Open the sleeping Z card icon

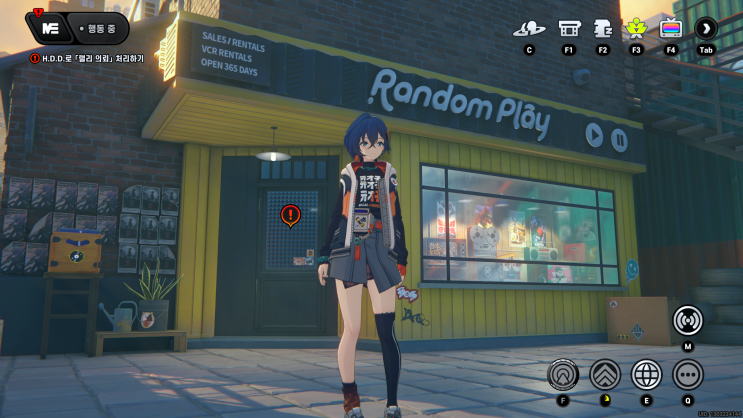click(603, 28)
